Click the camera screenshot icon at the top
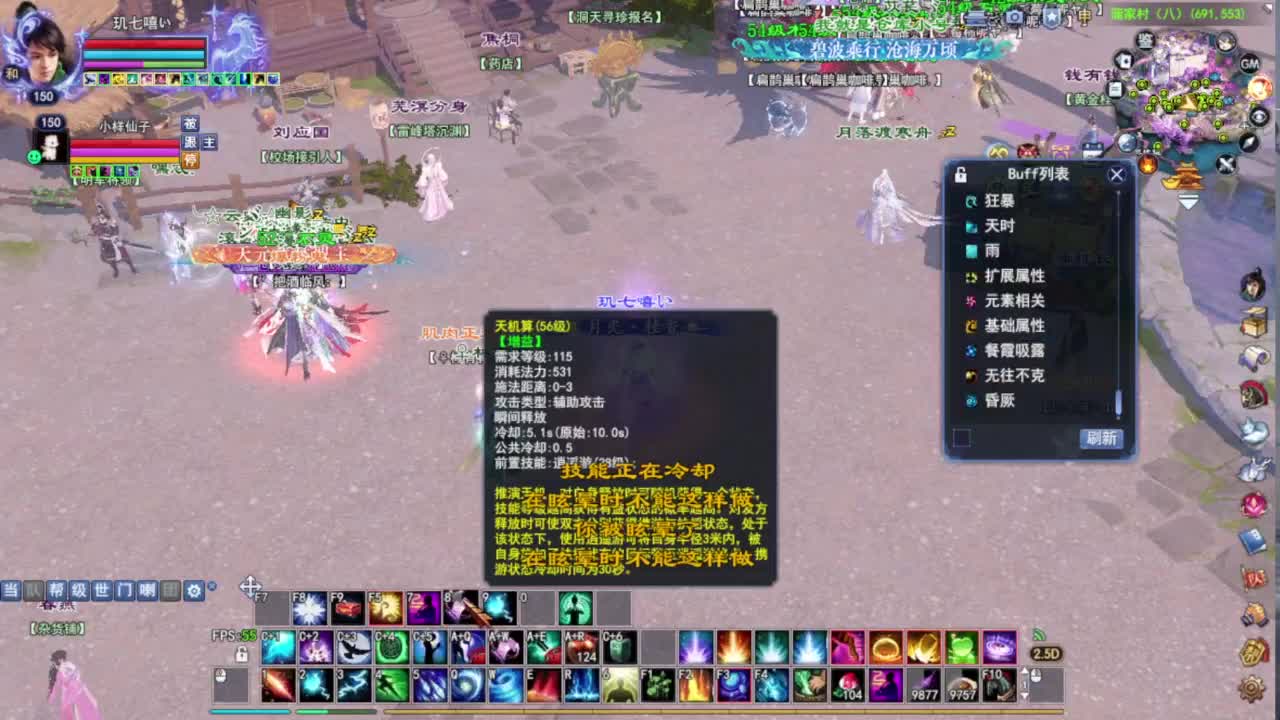Image resolution: width=1280 pixels, height=720 pixels. tap(1014, 16)
